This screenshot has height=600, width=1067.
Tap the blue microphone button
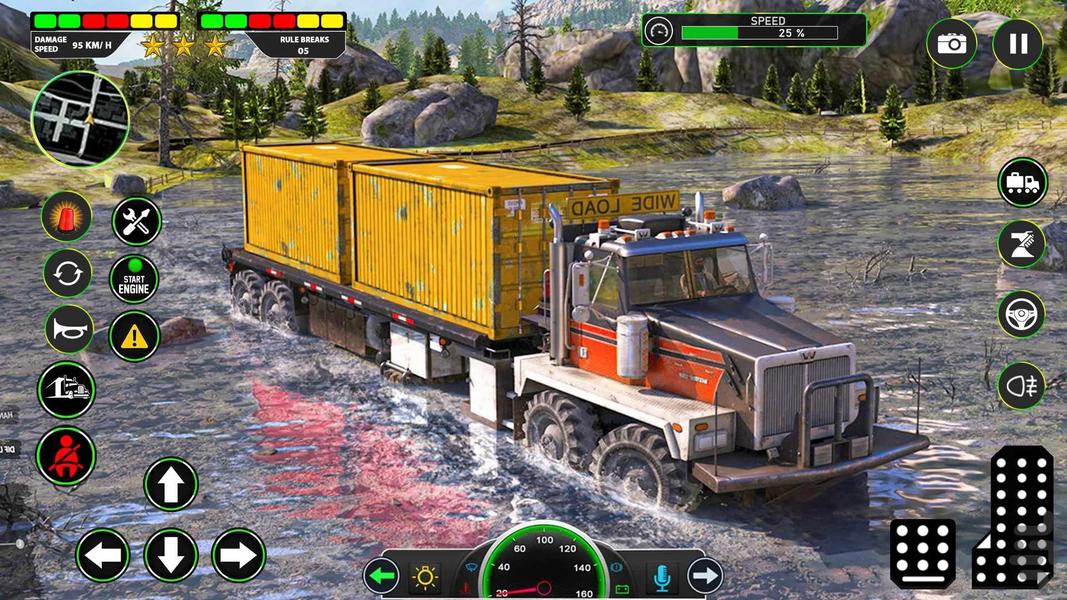coord(660,577)
